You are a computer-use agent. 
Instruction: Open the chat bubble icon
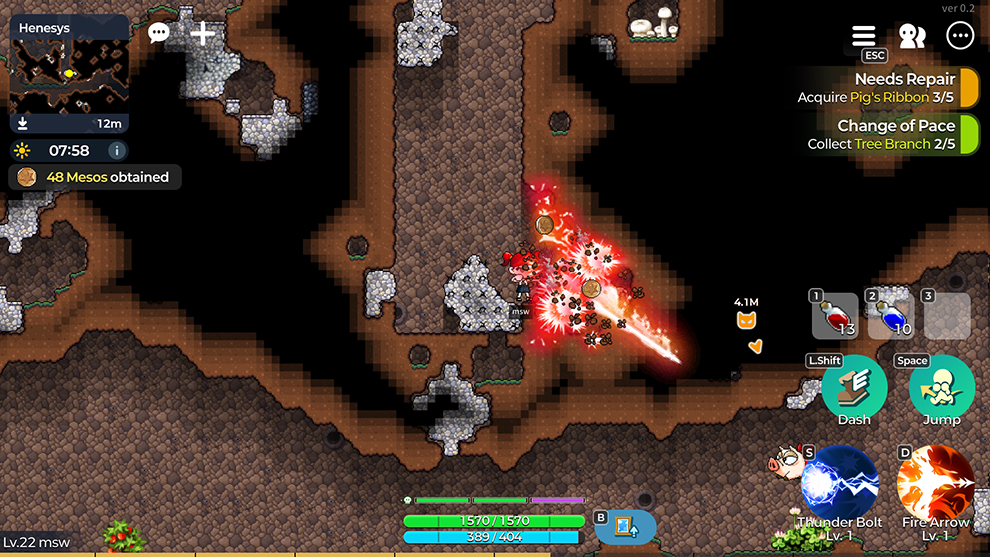tap(158, 33)
